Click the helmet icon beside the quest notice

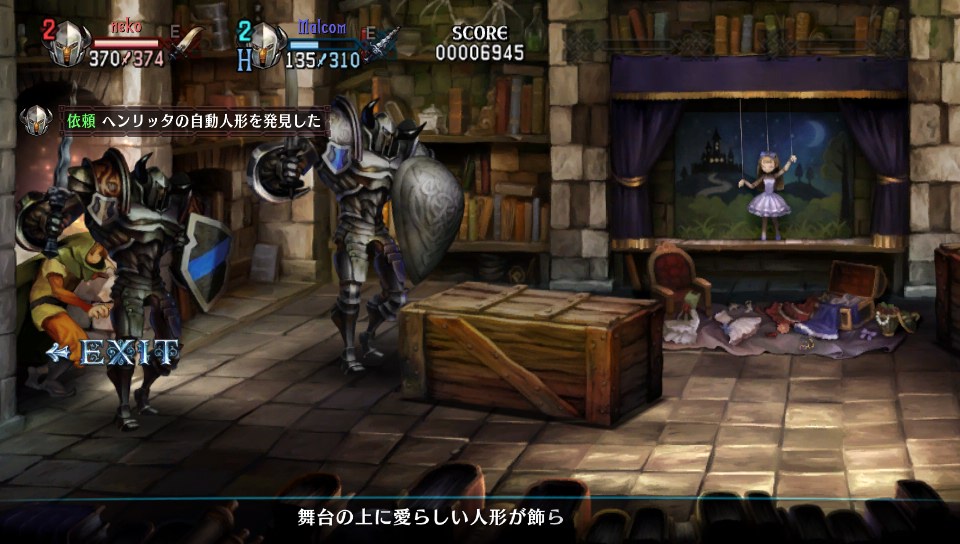click(37, 120)
